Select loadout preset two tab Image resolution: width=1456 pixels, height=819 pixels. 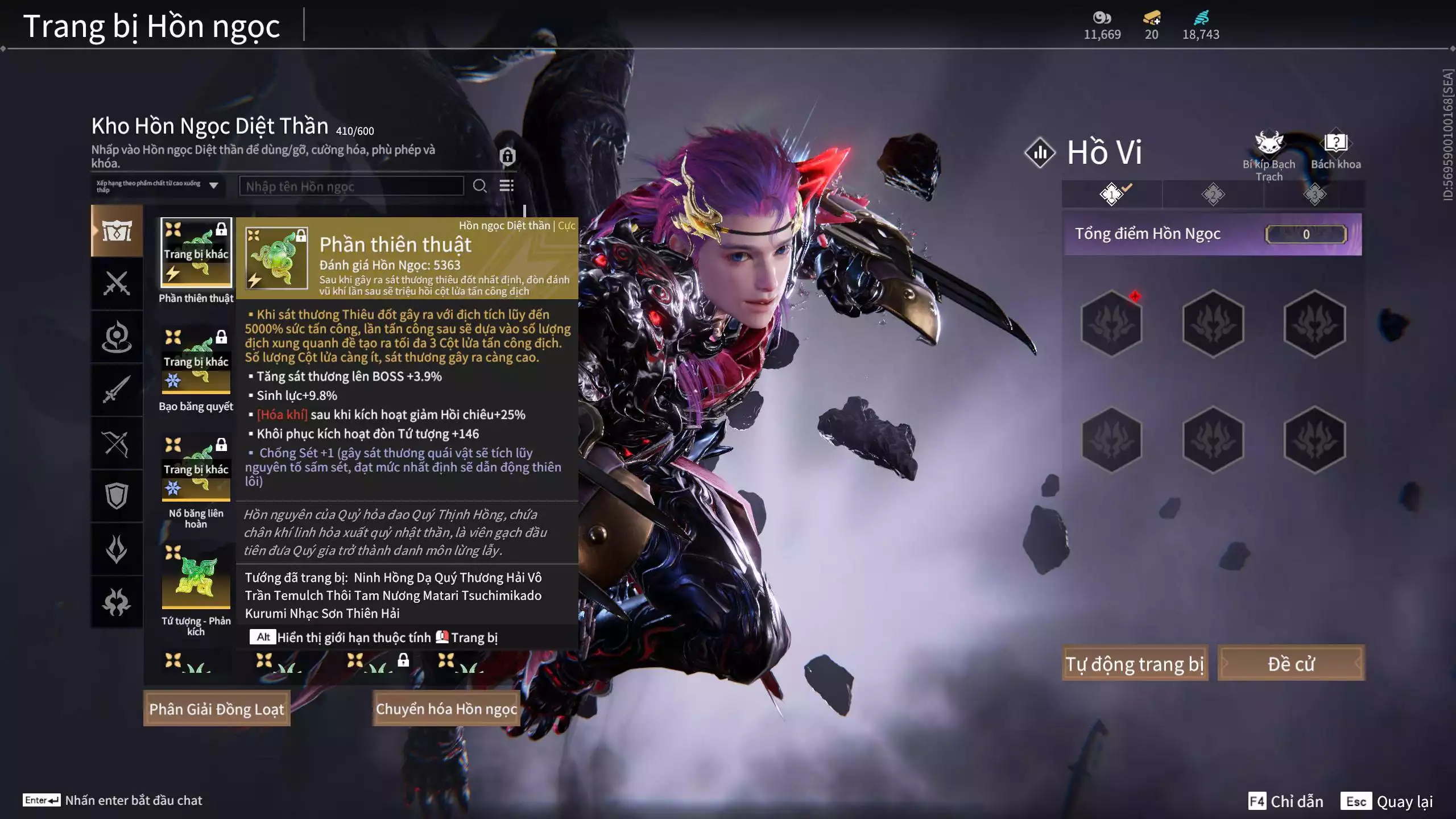(1213, 195)
